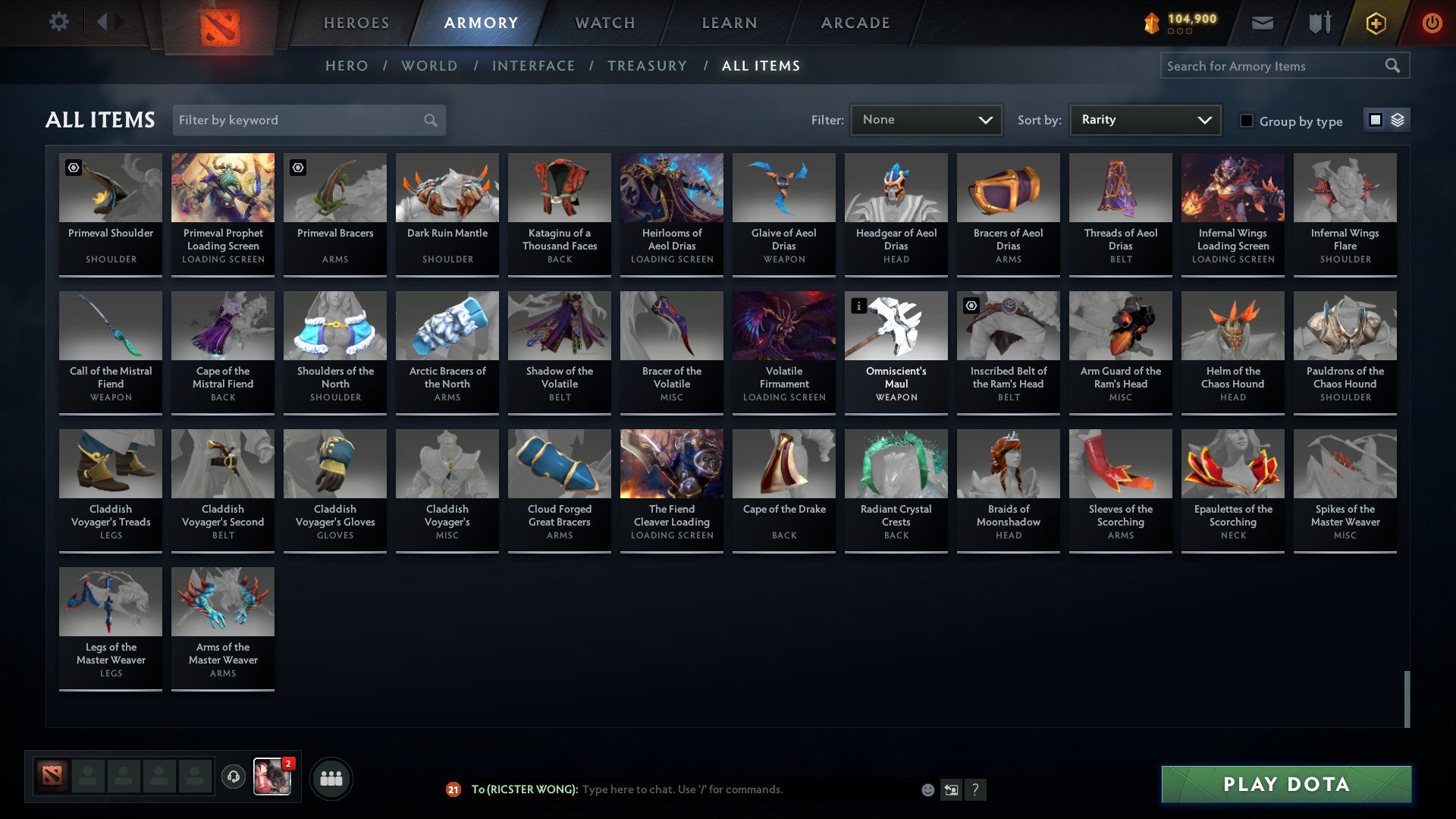The width and height of the screenshot is (1456, 819).
Task: Click the shield and sword armory icon
Action: [x=1319, y=23]
